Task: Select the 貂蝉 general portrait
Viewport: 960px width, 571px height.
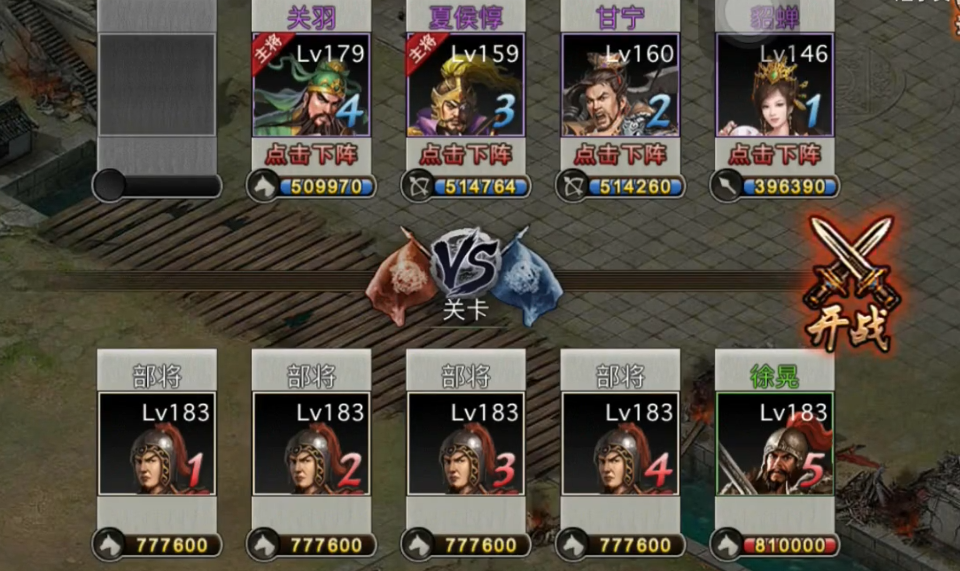Action: click(775, 85)
